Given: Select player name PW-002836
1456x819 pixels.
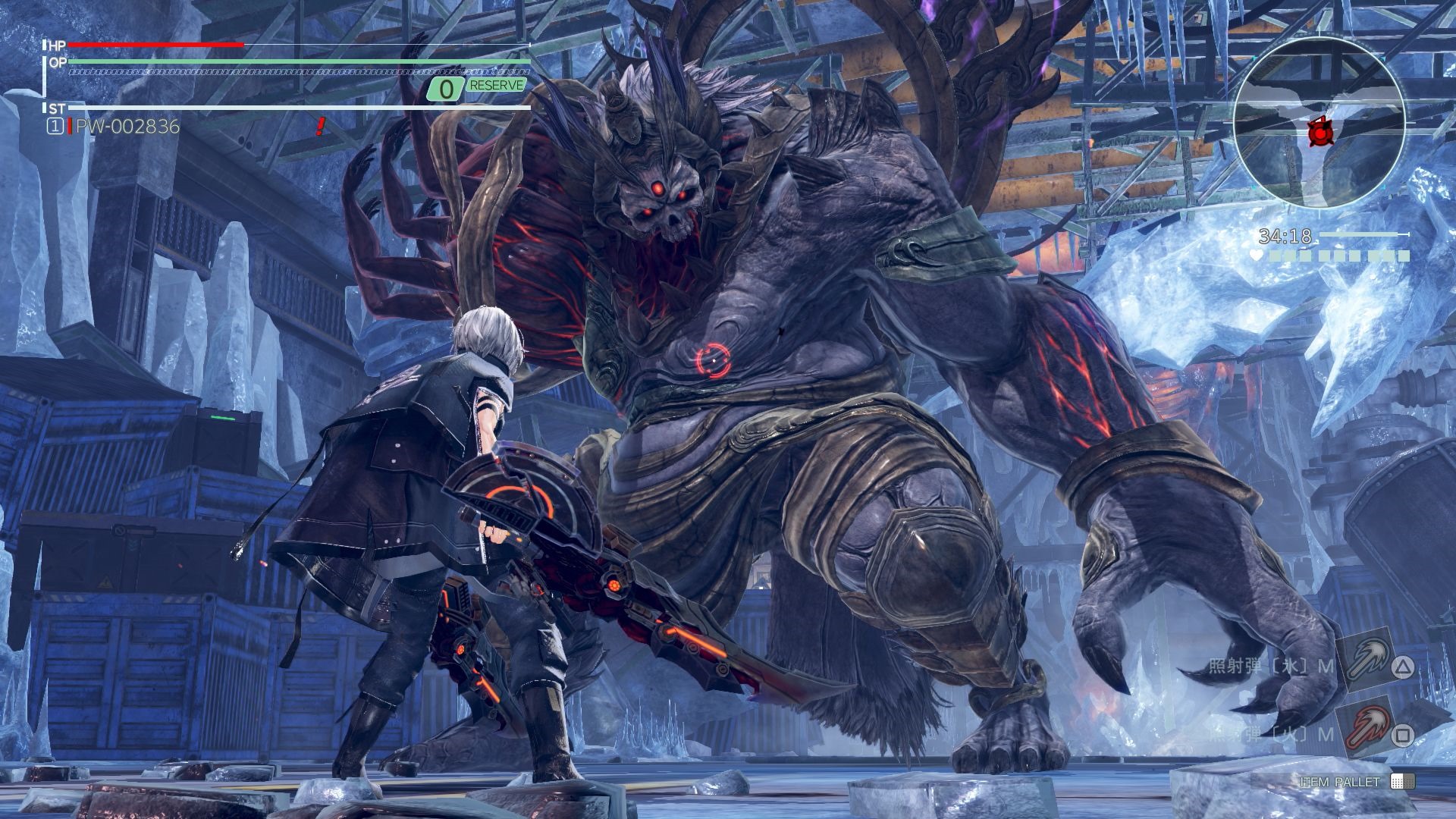Looking at the screenshot, I should click(127, 127).
